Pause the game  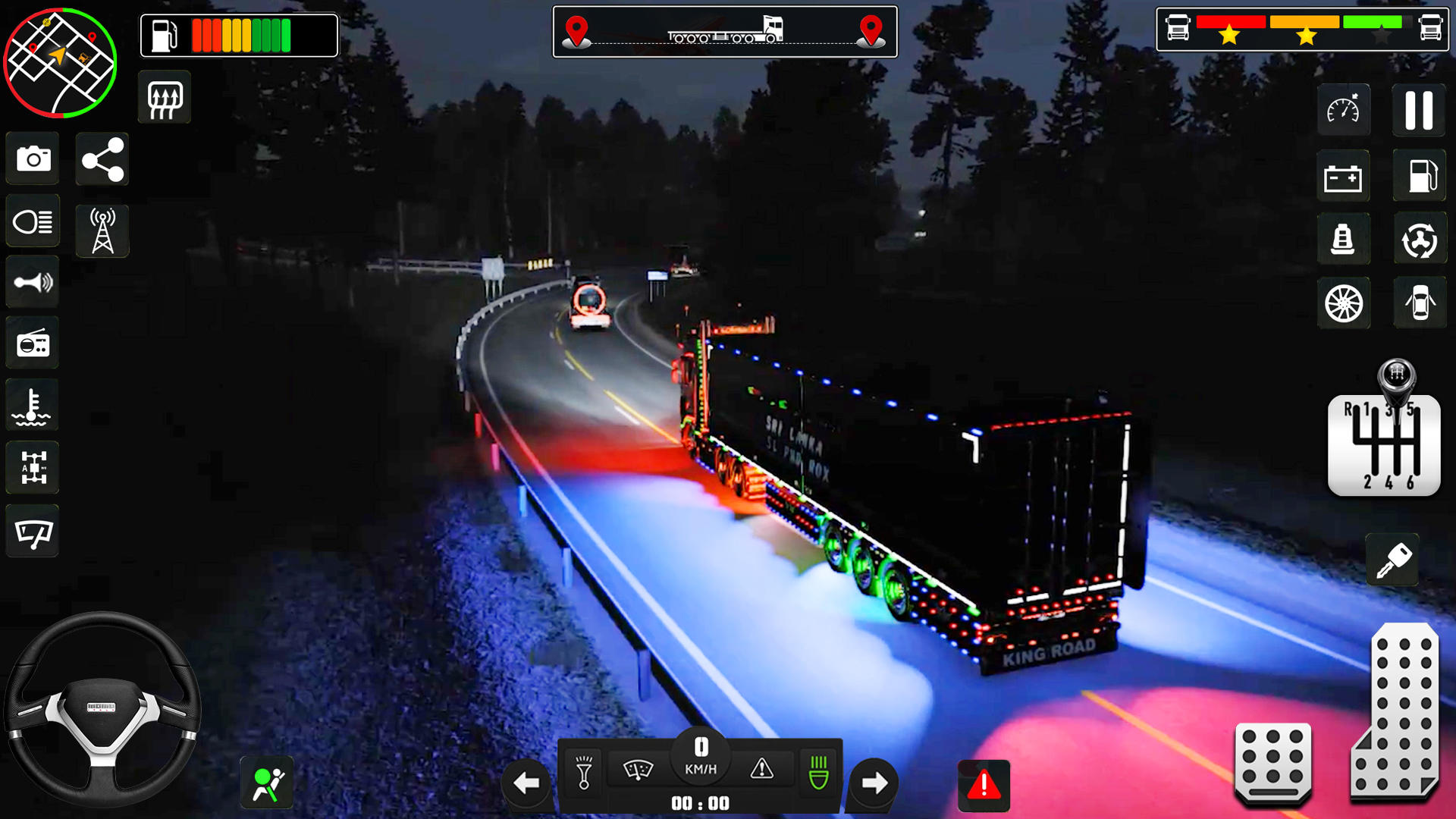pyautogui.click(x=1419, y=109)
